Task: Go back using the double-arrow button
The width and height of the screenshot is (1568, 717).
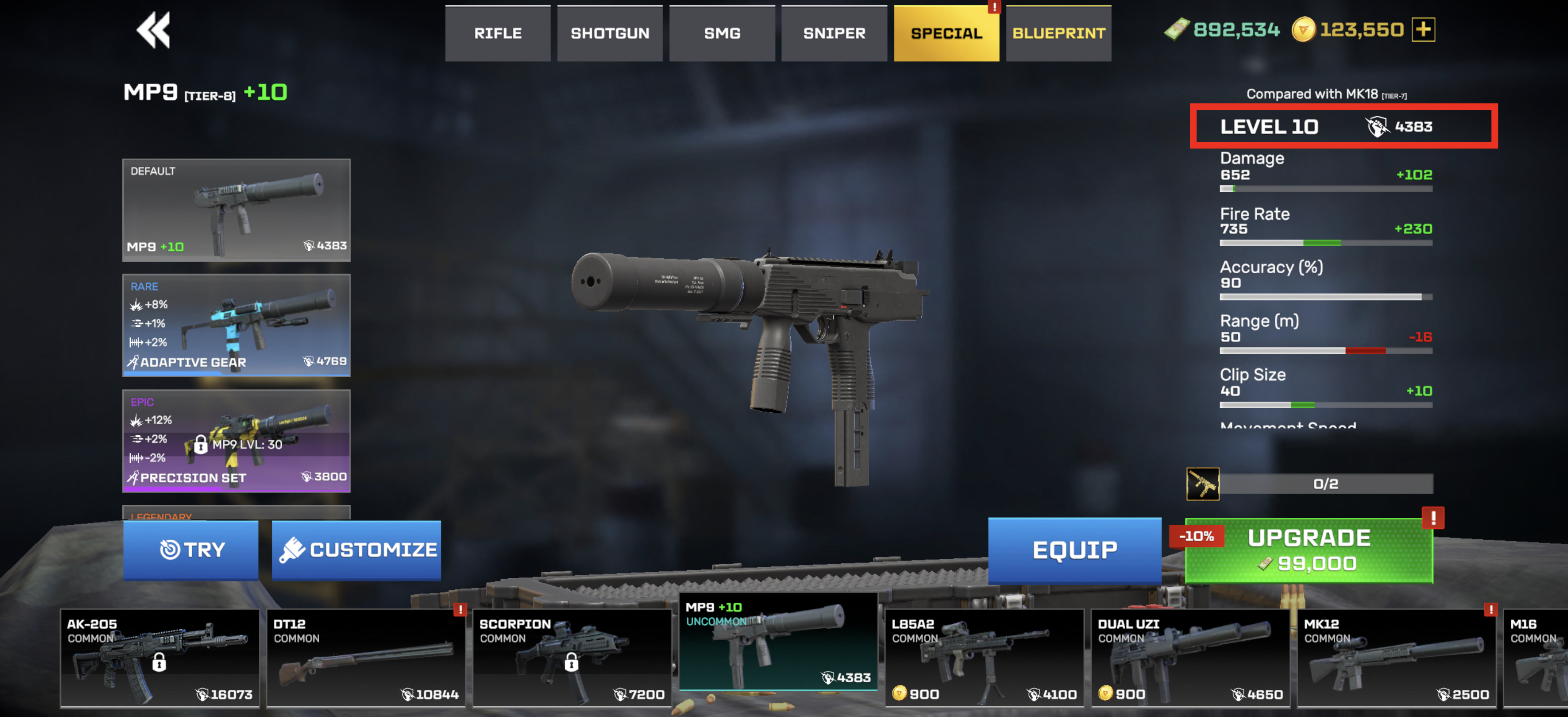Action: click(x=153, y=31)
